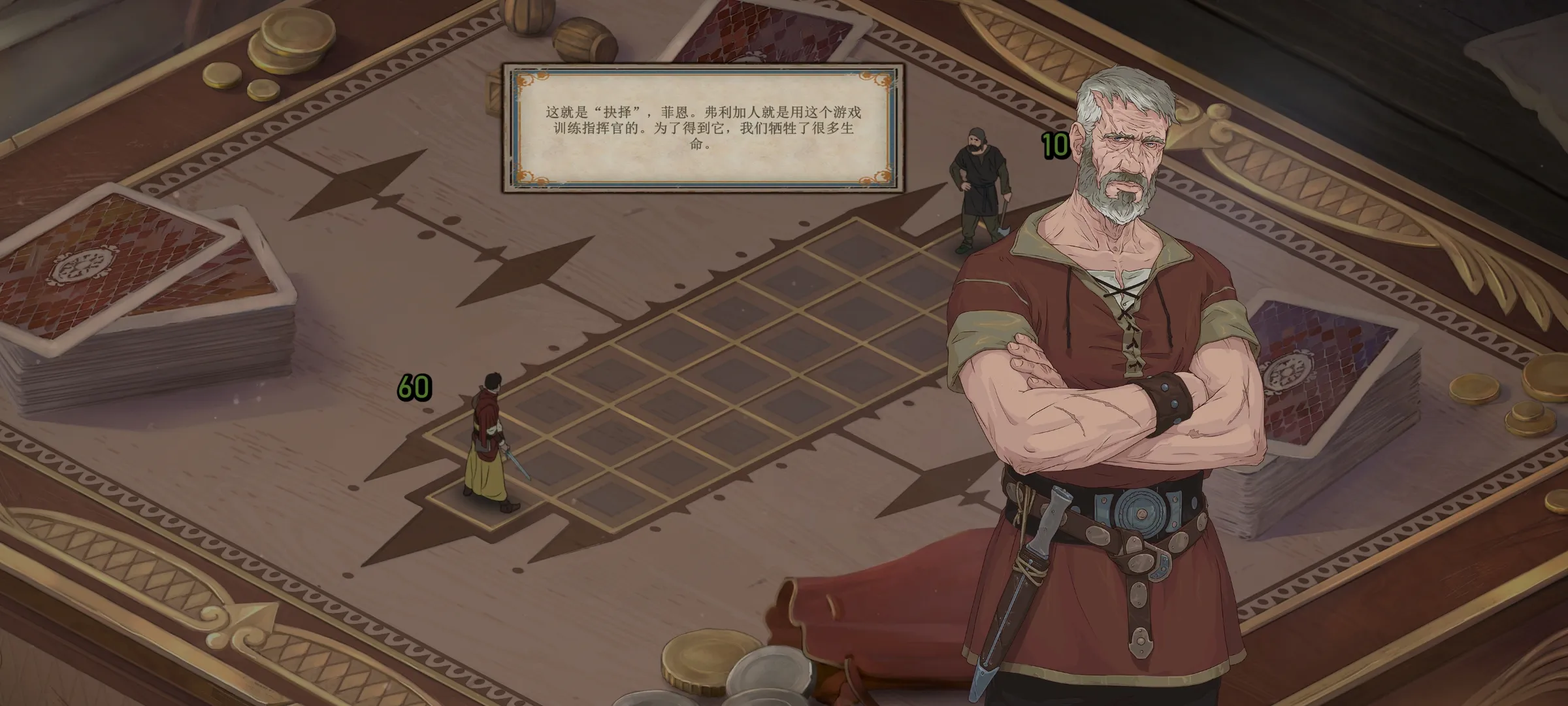This screenshot has width=1568, height=706.
Task: Advance the dialogue text box about 抉择
Action: [703, 128]
